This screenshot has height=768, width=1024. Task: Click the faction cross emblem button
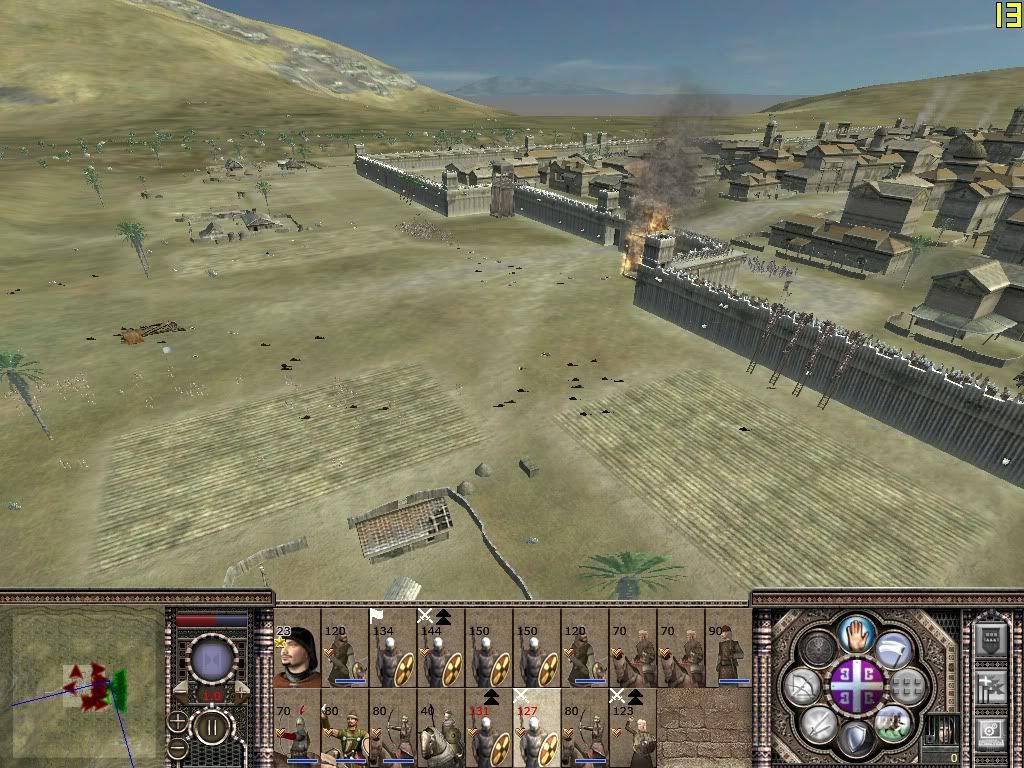point(857,686)
